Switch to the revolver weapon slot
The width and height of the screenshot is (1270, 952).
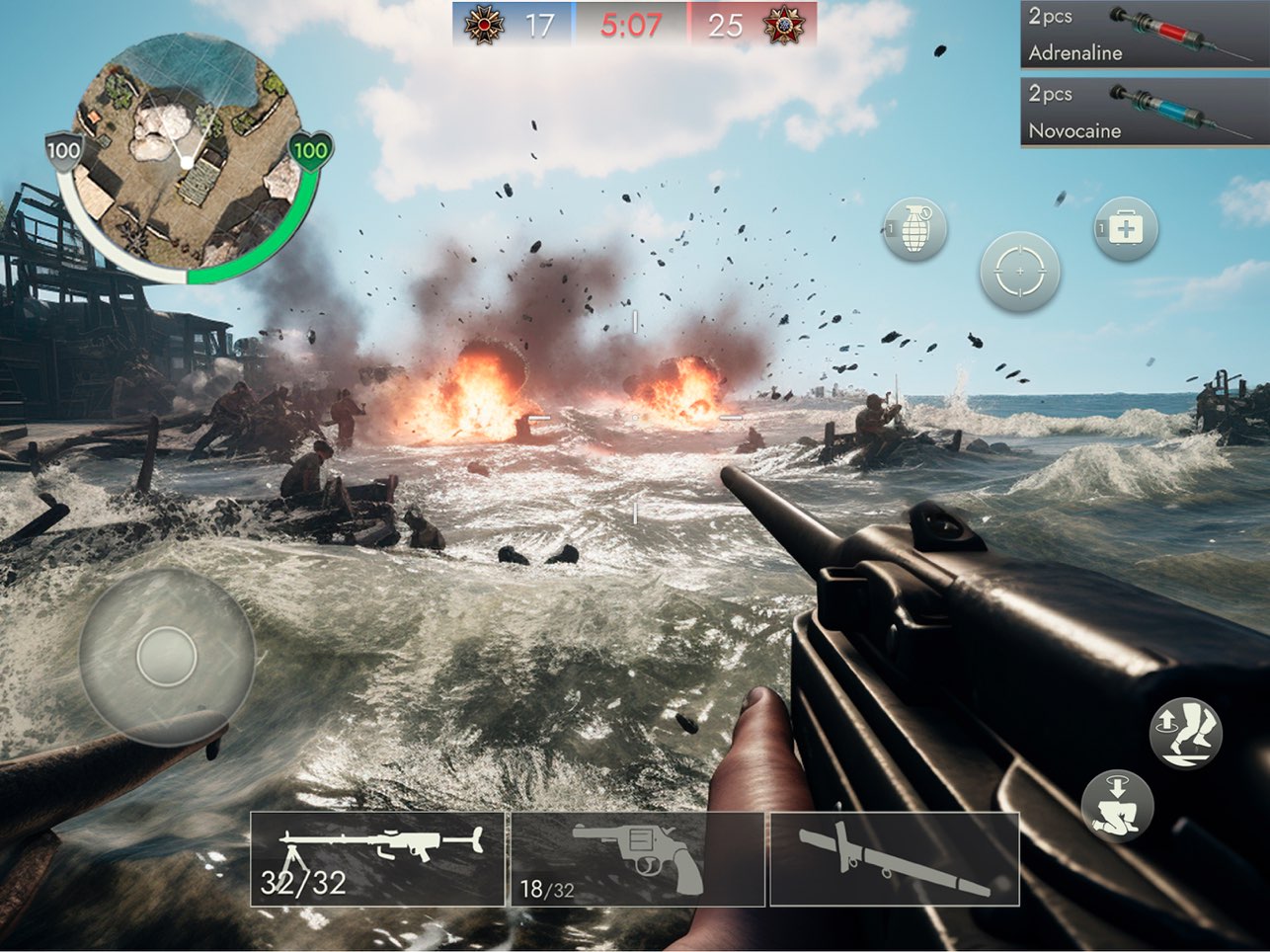637,858
